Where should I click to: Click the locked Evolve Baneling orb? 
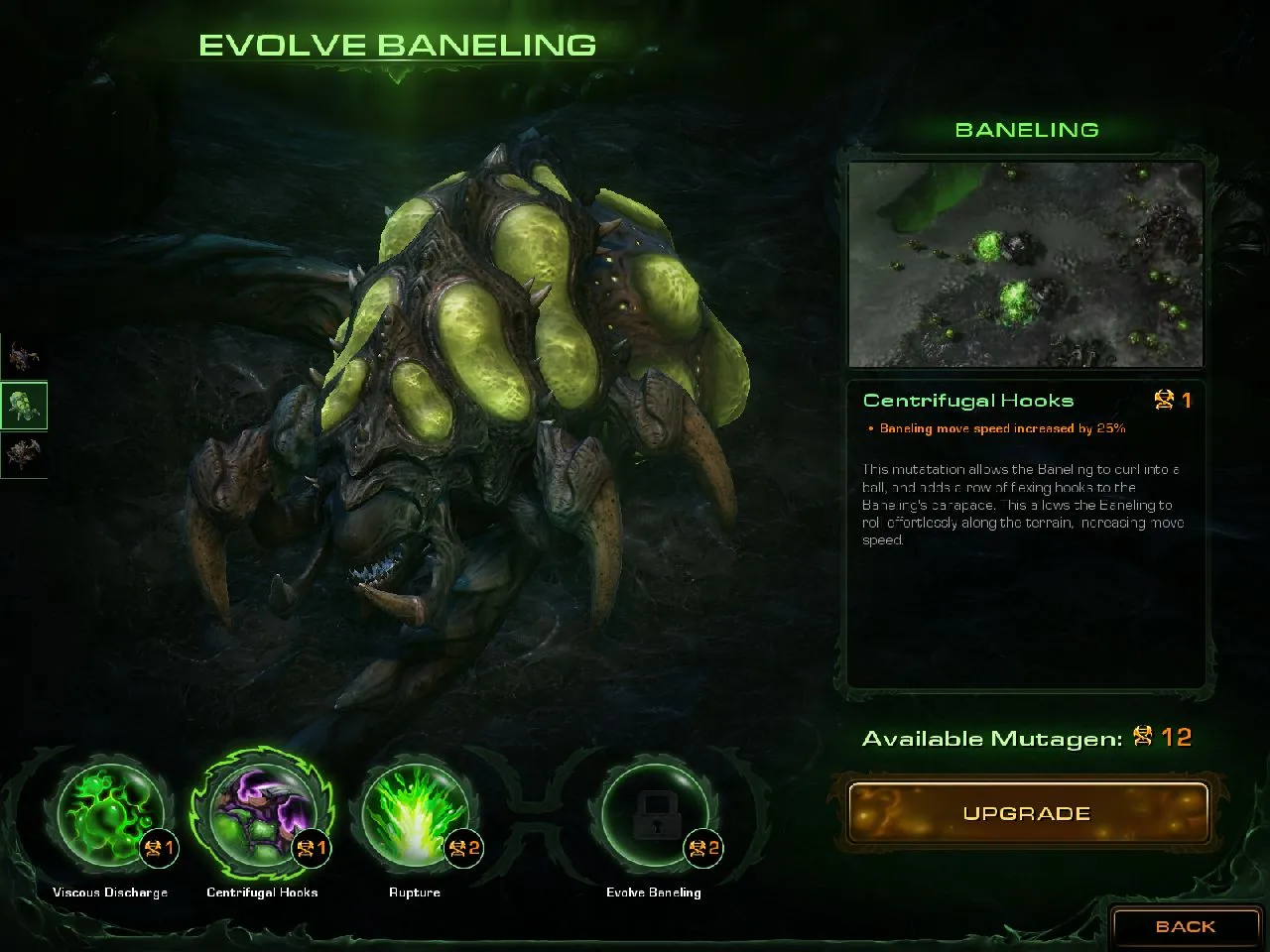(x=654, y=817)
